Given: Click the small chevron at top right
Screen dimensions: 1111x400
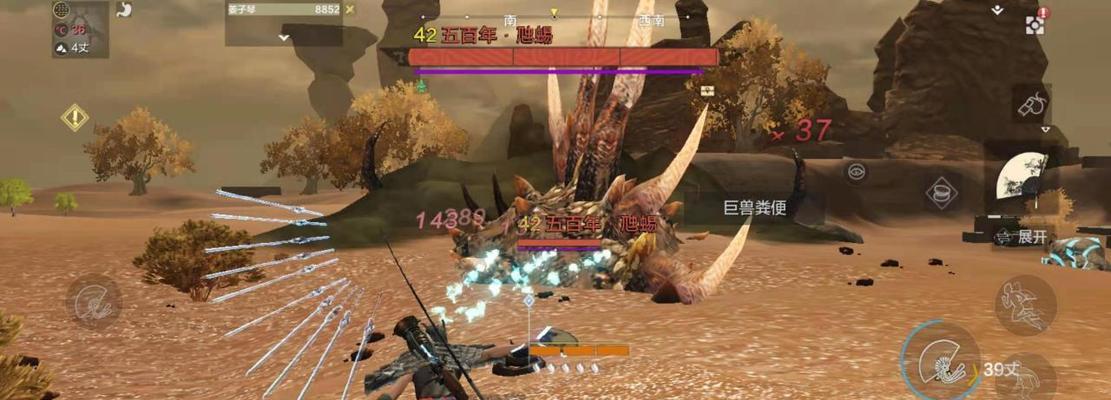Looking at the screenshot, I should click(996, 10).
